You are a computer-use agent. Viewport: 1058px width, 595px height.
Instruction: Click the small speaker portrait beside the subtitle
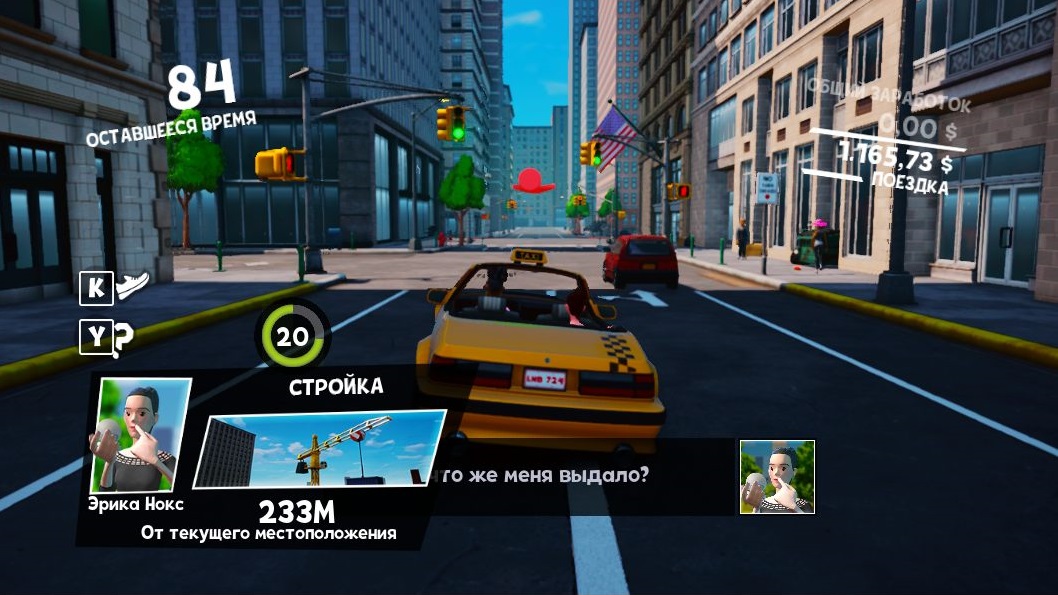tap(777, 477)
